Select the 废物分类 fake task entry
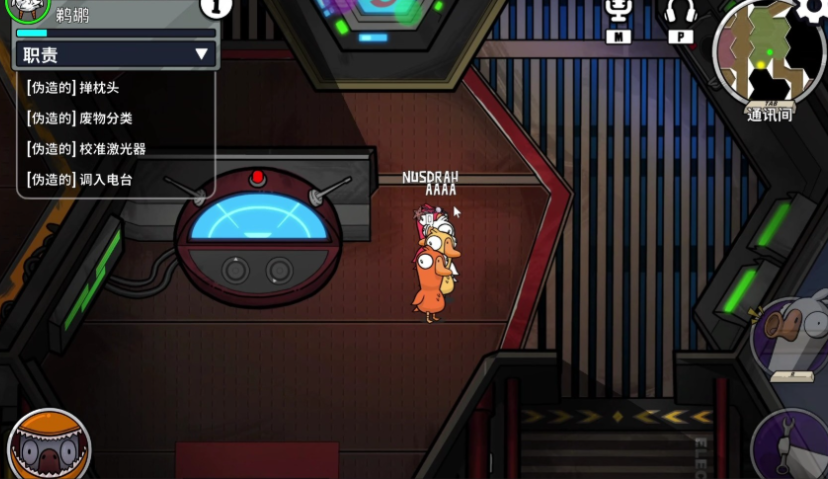 pos(80,118)
